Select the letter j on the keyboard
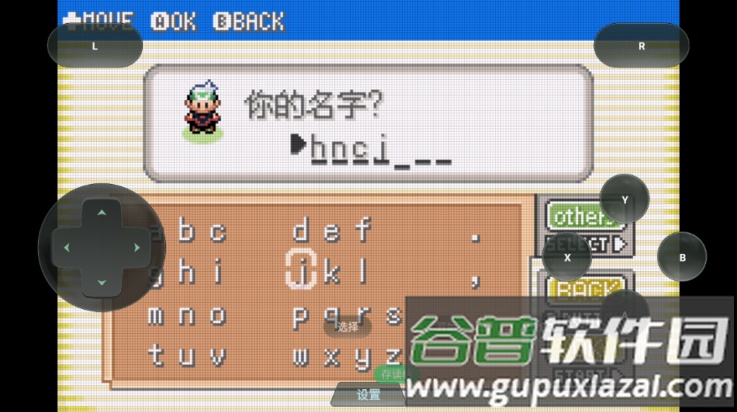 tap(301, 270)
